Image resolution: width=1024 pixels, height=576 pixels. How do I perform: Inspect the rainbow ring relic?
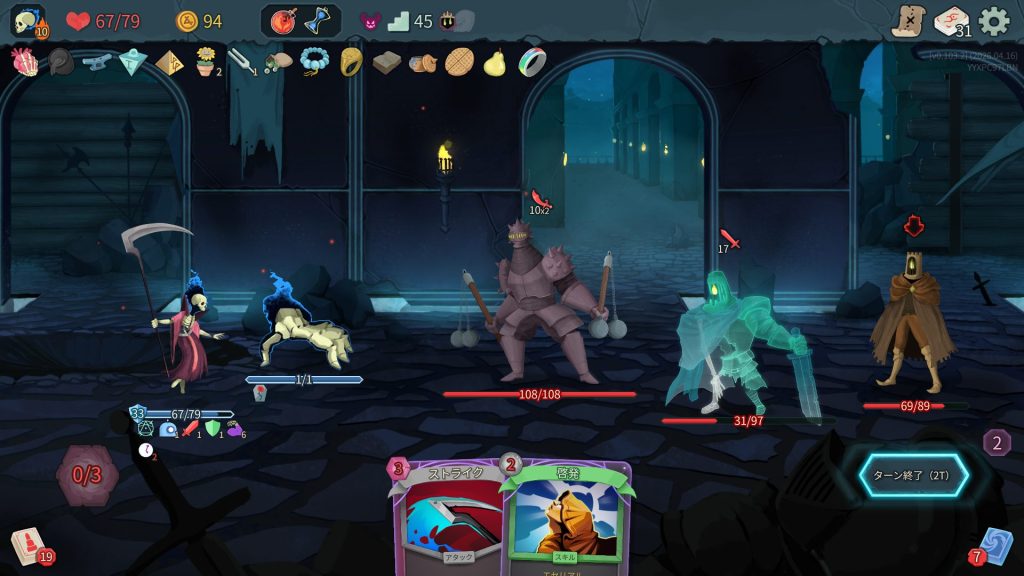click(x=532, y=62)
